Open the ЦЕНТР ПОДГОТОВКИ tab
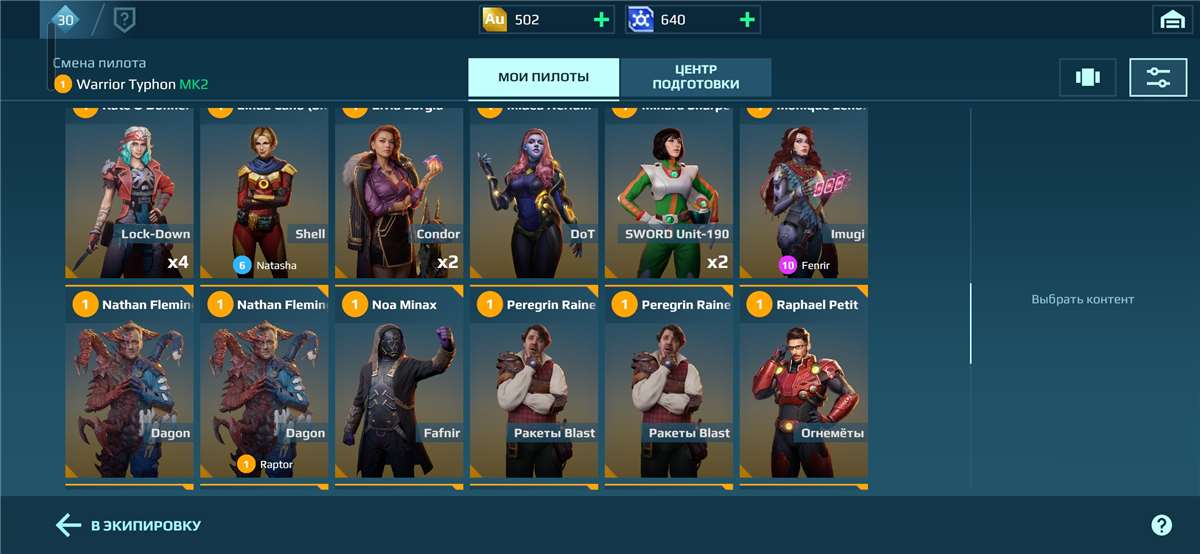The width and height of the screenshot is (1200, 554). click(x=696, y=77)
